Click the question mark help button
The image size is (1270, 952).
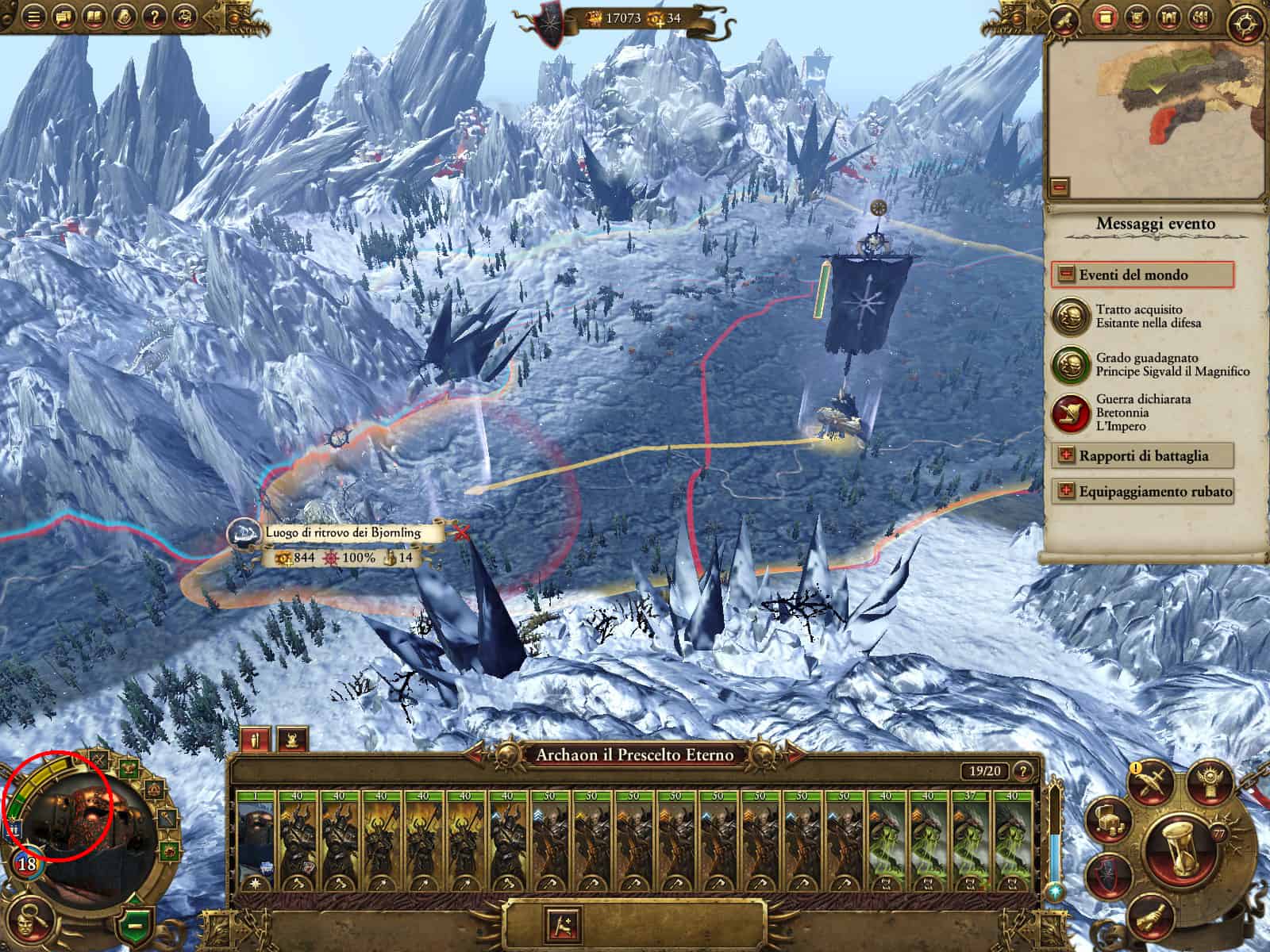pyautogui.click(x=155, y=17)
